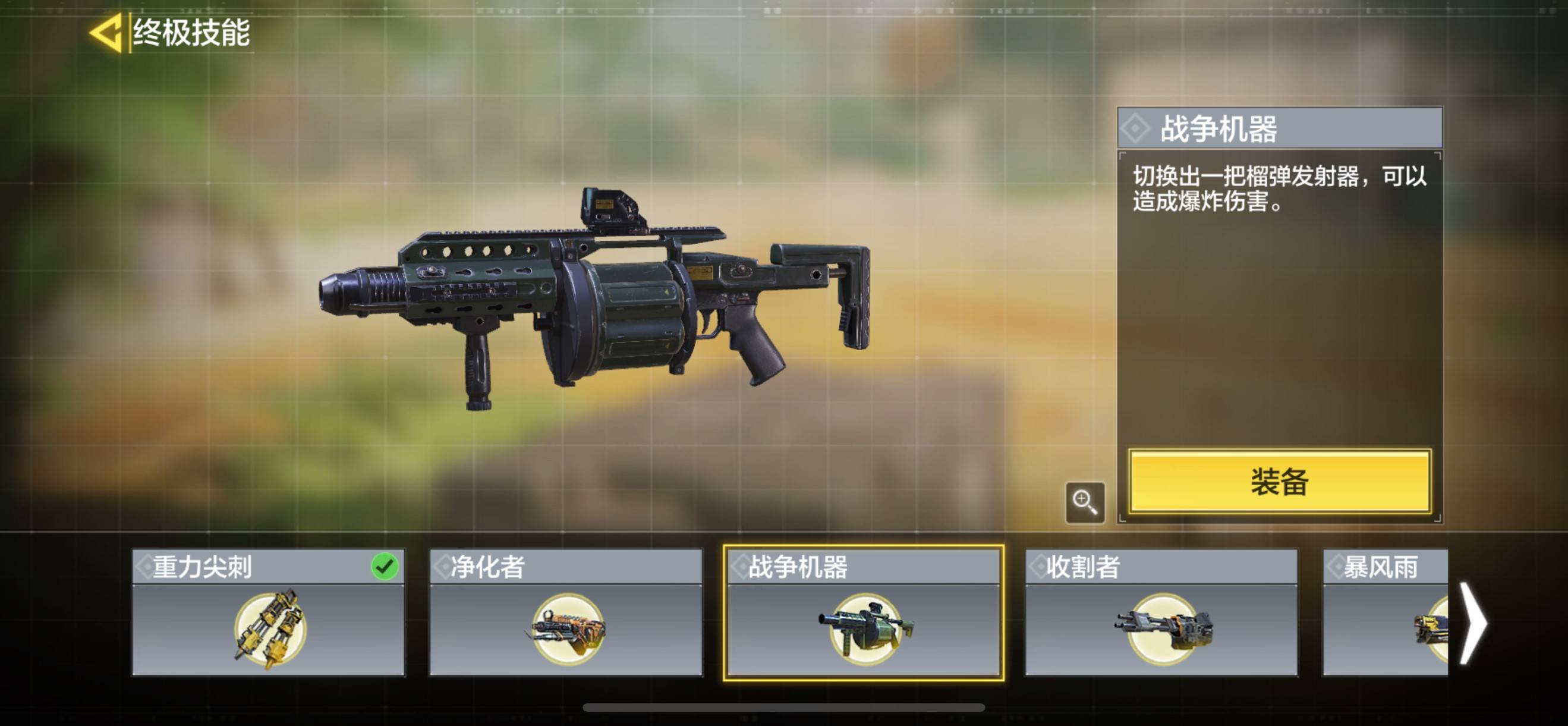This screenshot has height=726, width=1568.
Task: Select the 战争机器 skill card
Action: pos(863,612)
